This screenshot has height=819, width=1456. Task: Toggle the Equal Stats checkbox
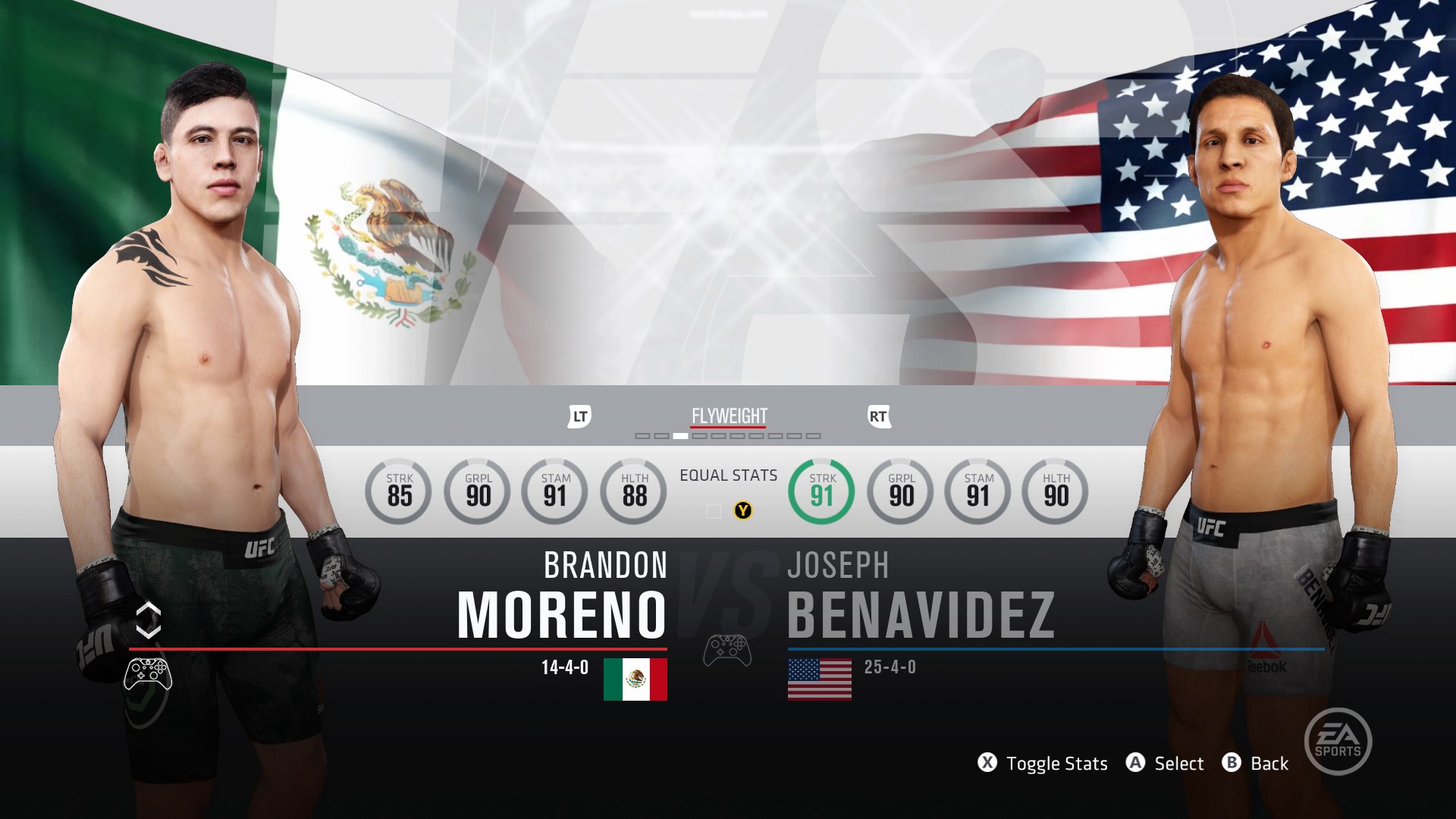pyautogui.click(x=714, y=511)
